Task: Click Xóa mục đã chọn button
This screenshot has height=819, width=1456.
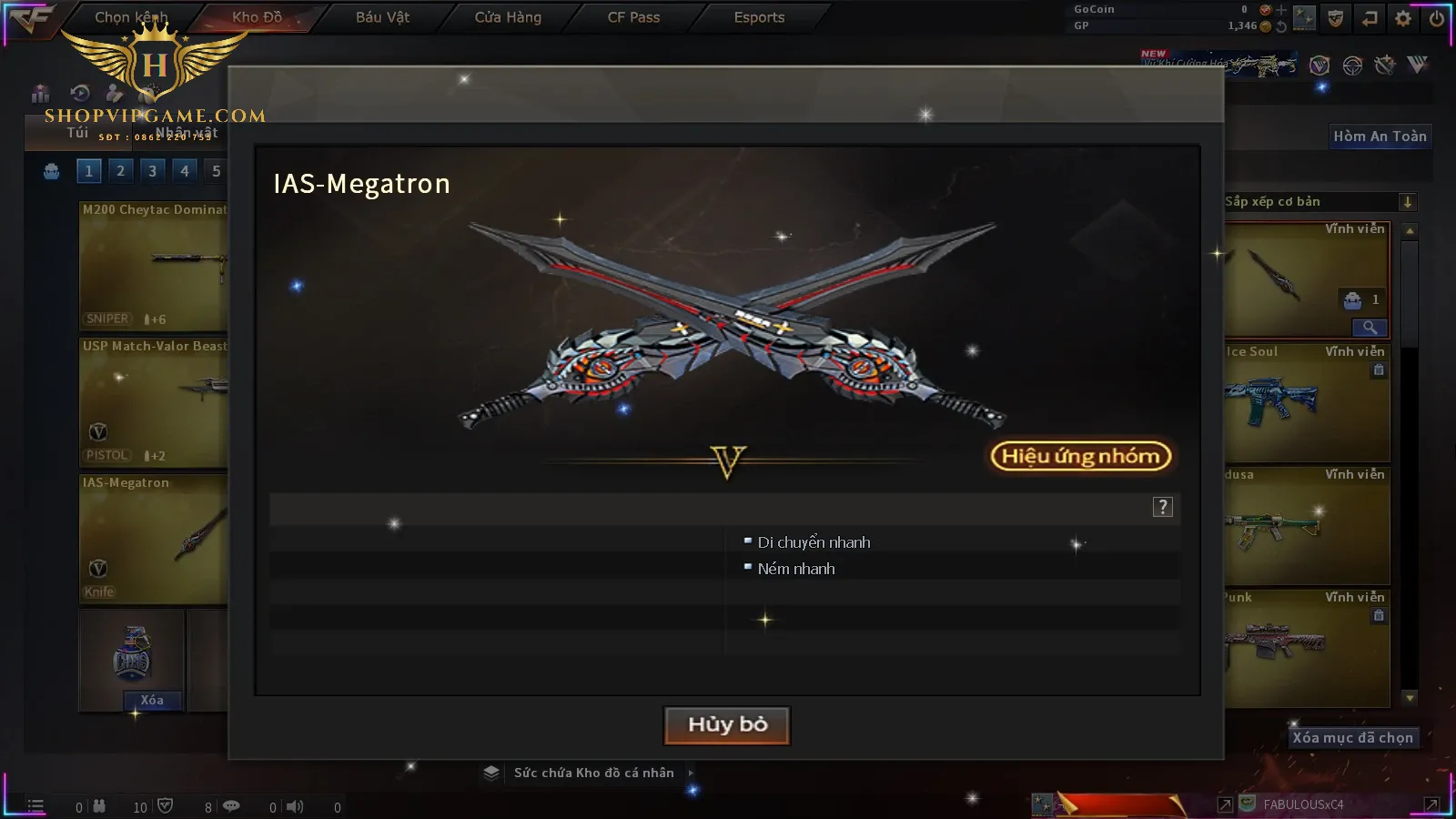Action: 1352,738
